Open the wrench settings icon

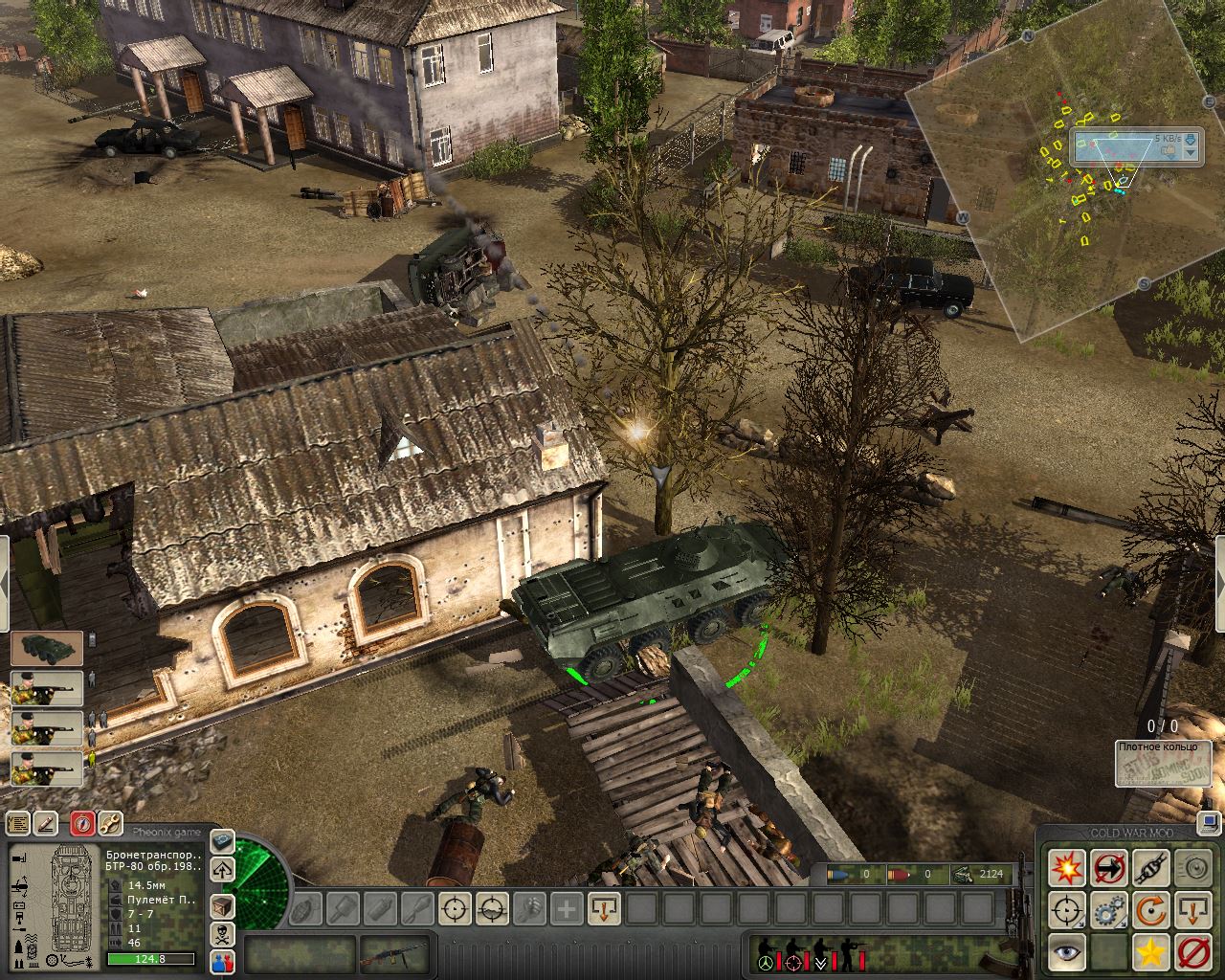(x=110, y=823)
